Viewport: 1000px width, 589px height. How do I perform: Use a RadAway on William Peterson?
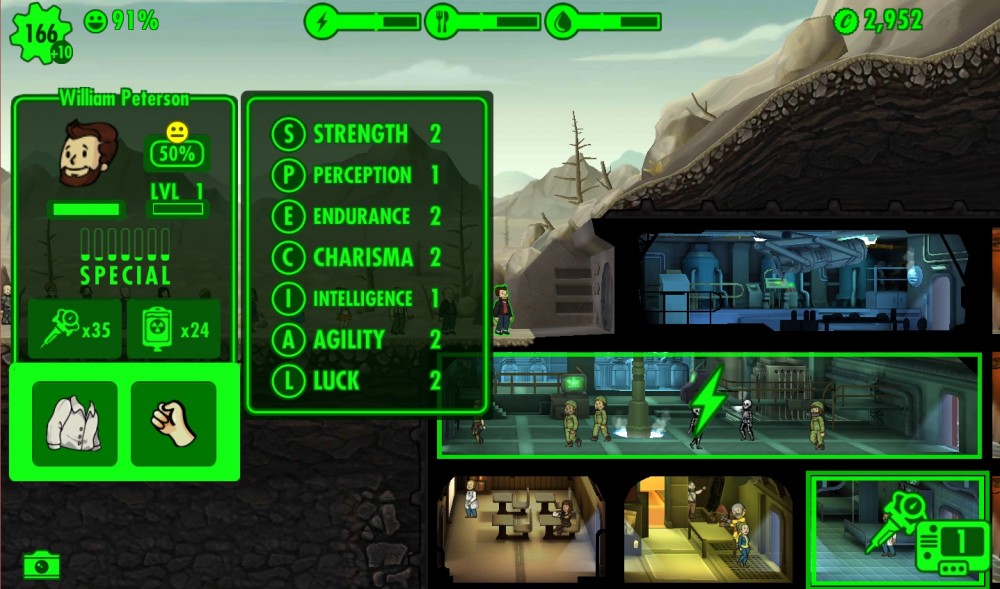click(172, 329)
